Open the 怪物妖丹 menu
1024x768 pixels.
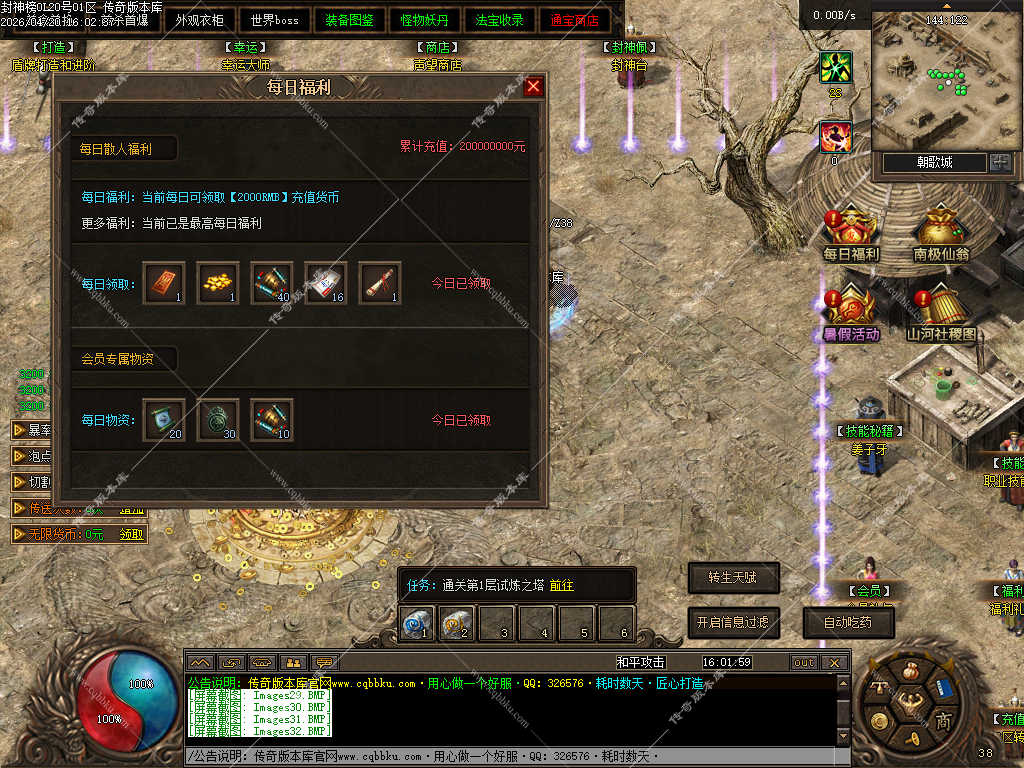click(424, 19)
